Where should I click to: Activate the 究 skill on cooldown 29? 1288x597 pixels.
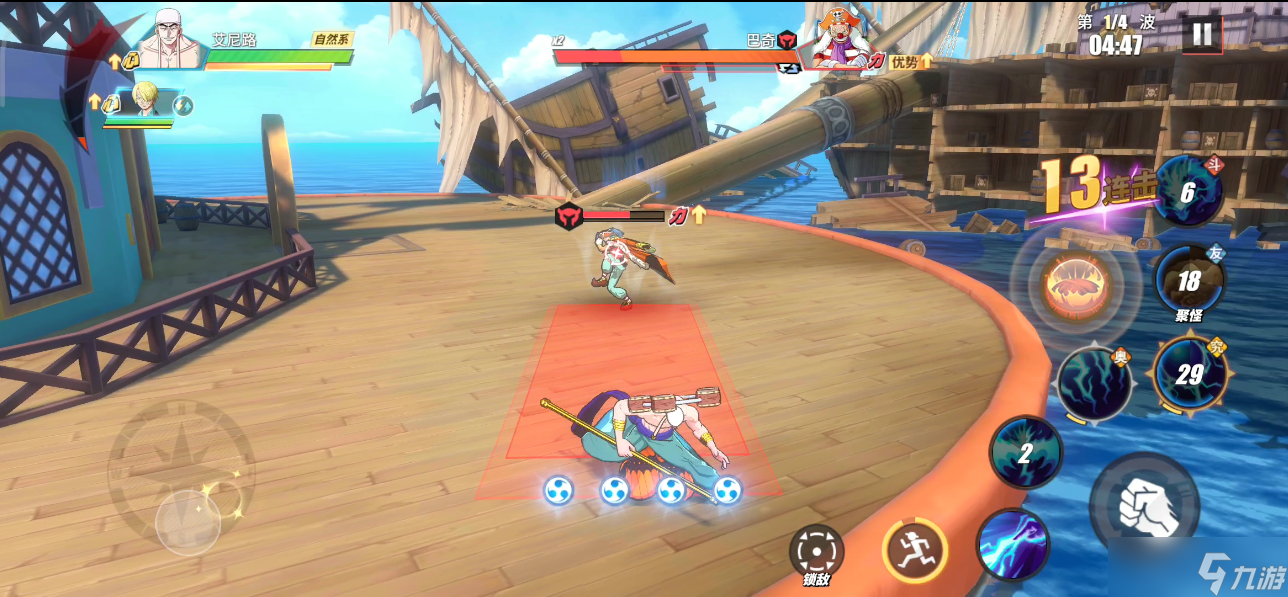(1188, 374)
